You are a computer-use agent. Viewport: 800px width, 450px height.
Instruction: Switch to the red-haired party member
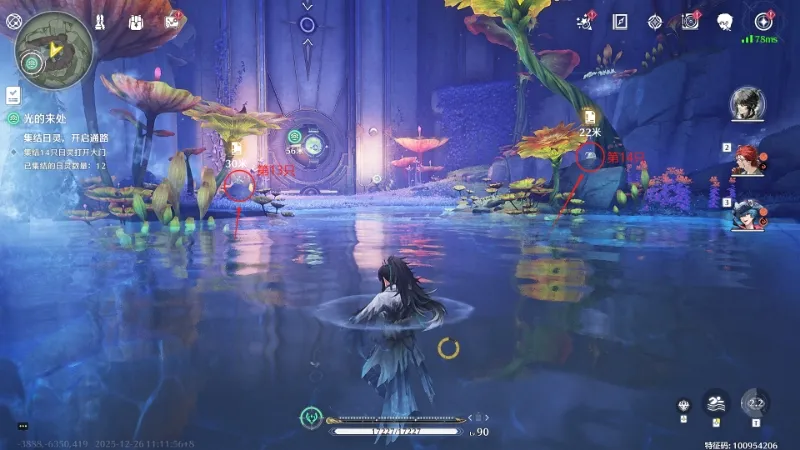click(x=749, y=158)
